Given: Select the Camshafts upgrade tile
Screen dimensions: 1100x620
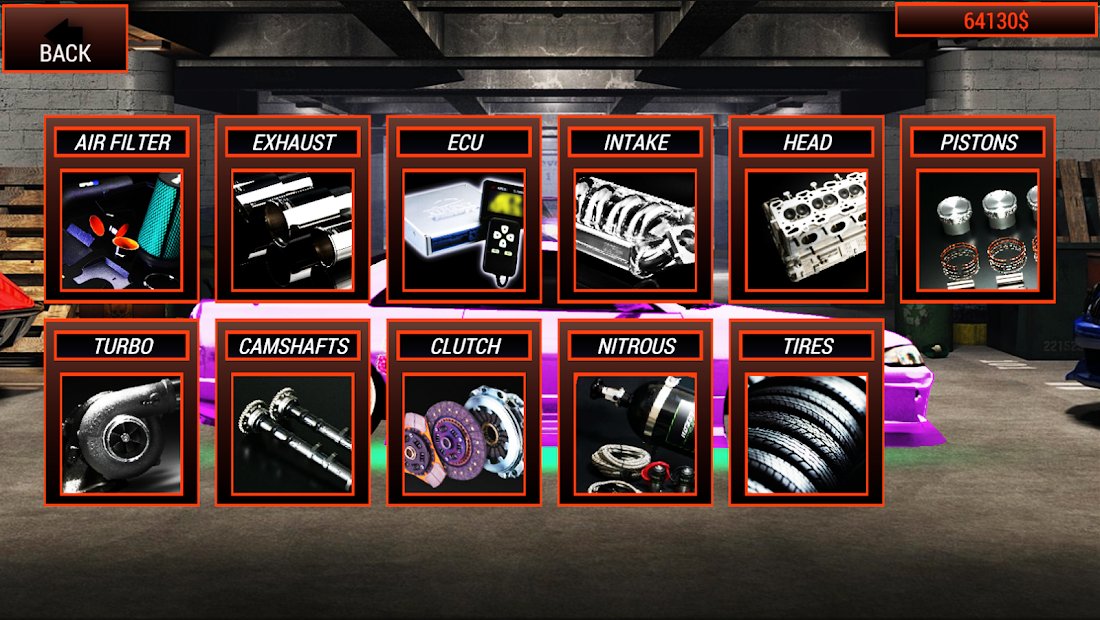Looking at the screenshot, I should 293,414.
